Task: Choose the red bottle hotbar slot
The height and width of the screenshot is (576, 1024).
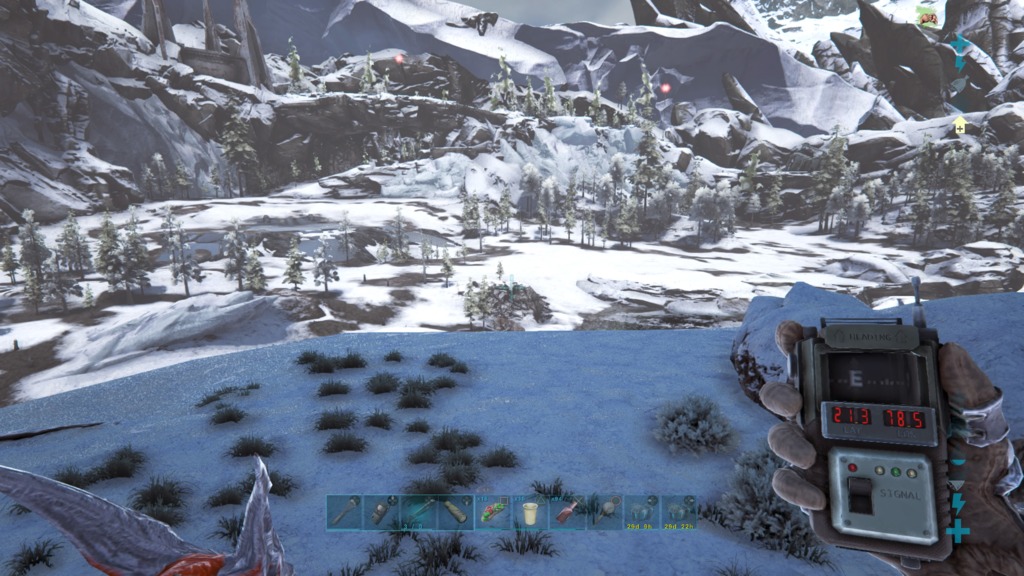Action: coord(566,512)
